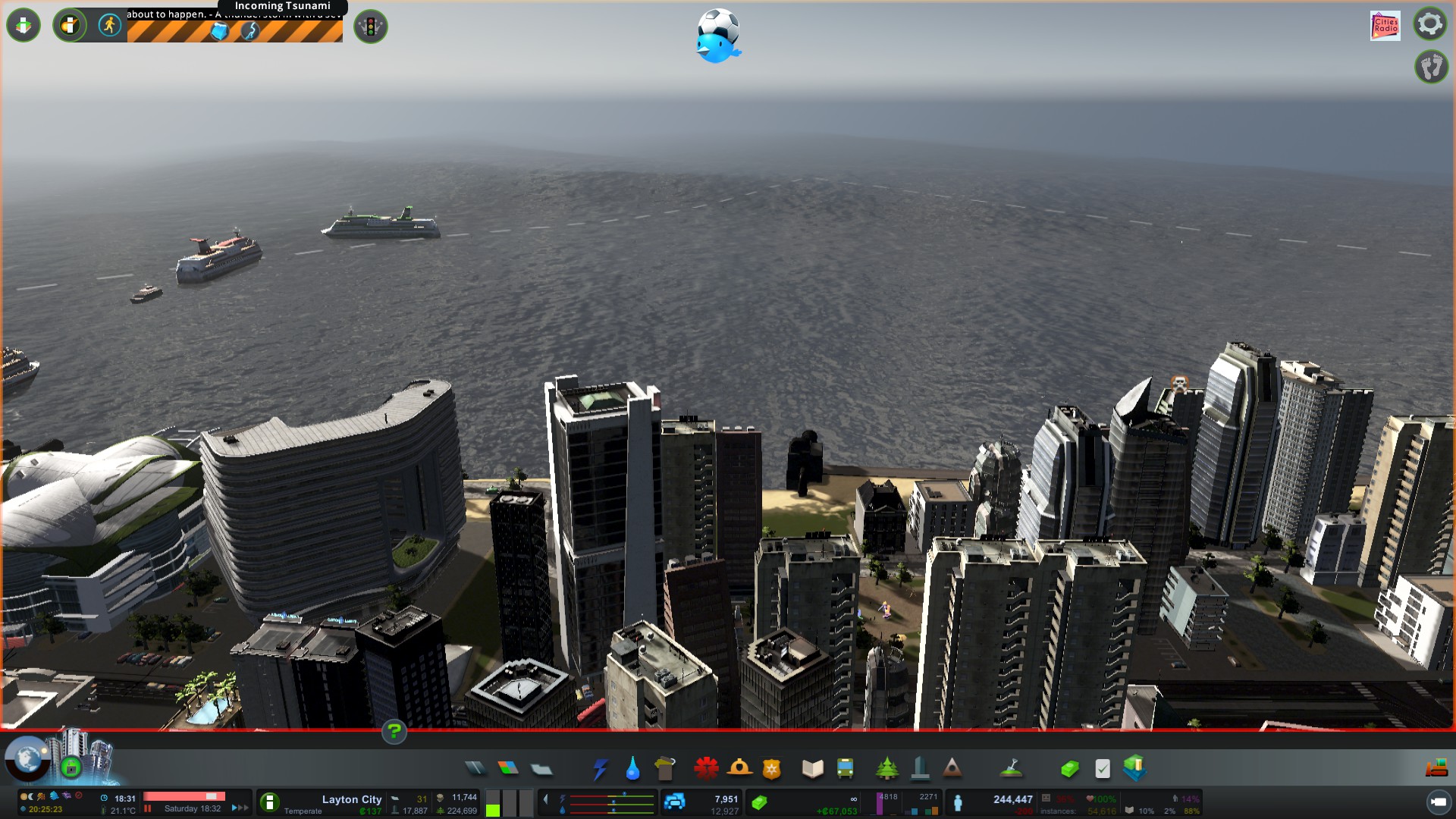
Task: Open the Parks tree menu
Action: pos(886,769)
